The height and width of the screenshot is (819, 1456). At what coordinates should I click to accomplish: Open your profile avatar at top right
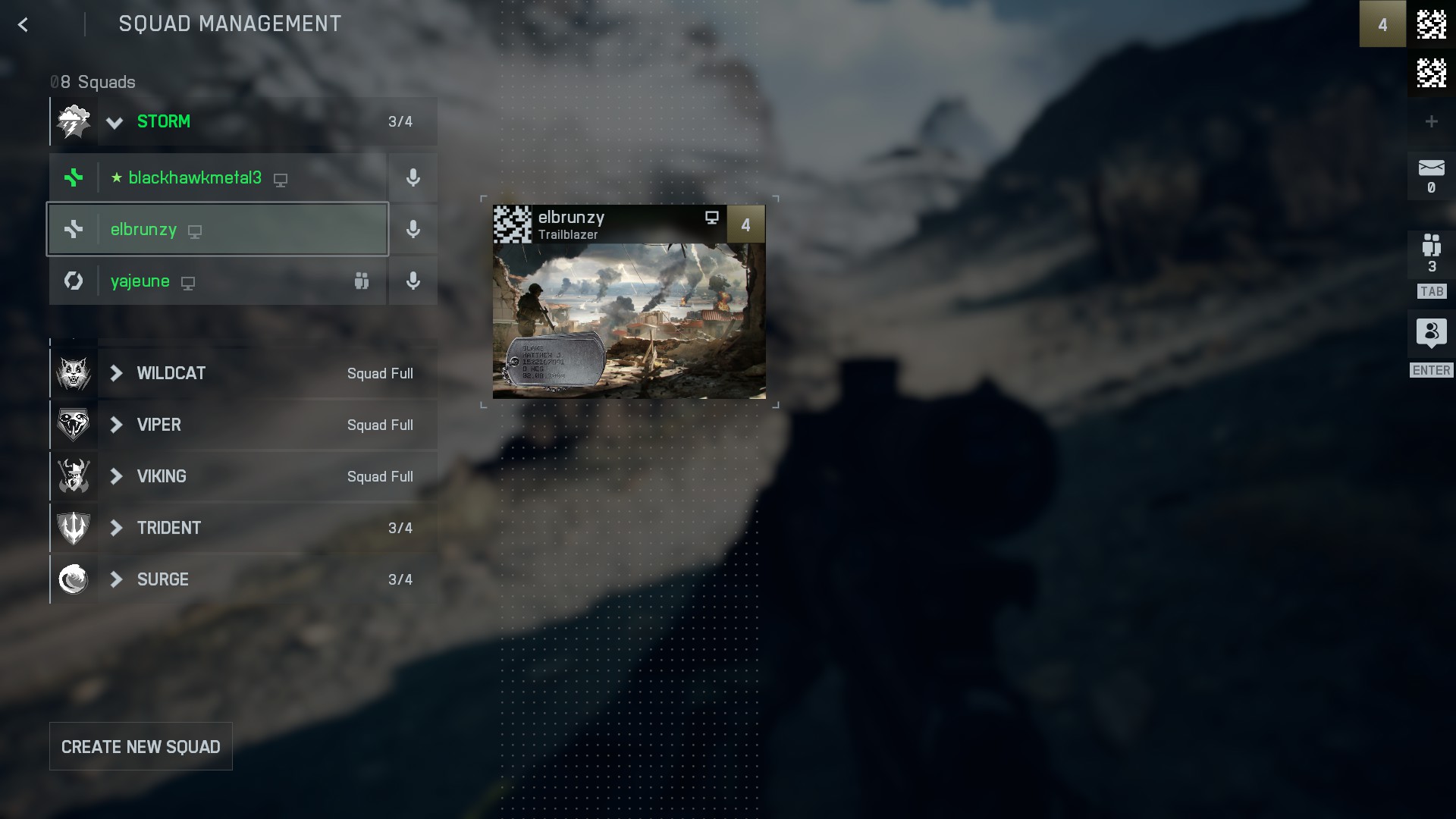(x=1431, y=24)
